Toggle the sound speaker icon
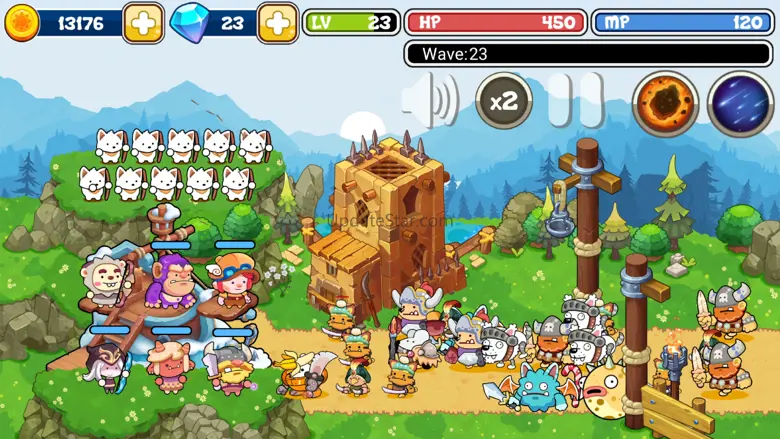 [431, 100]
